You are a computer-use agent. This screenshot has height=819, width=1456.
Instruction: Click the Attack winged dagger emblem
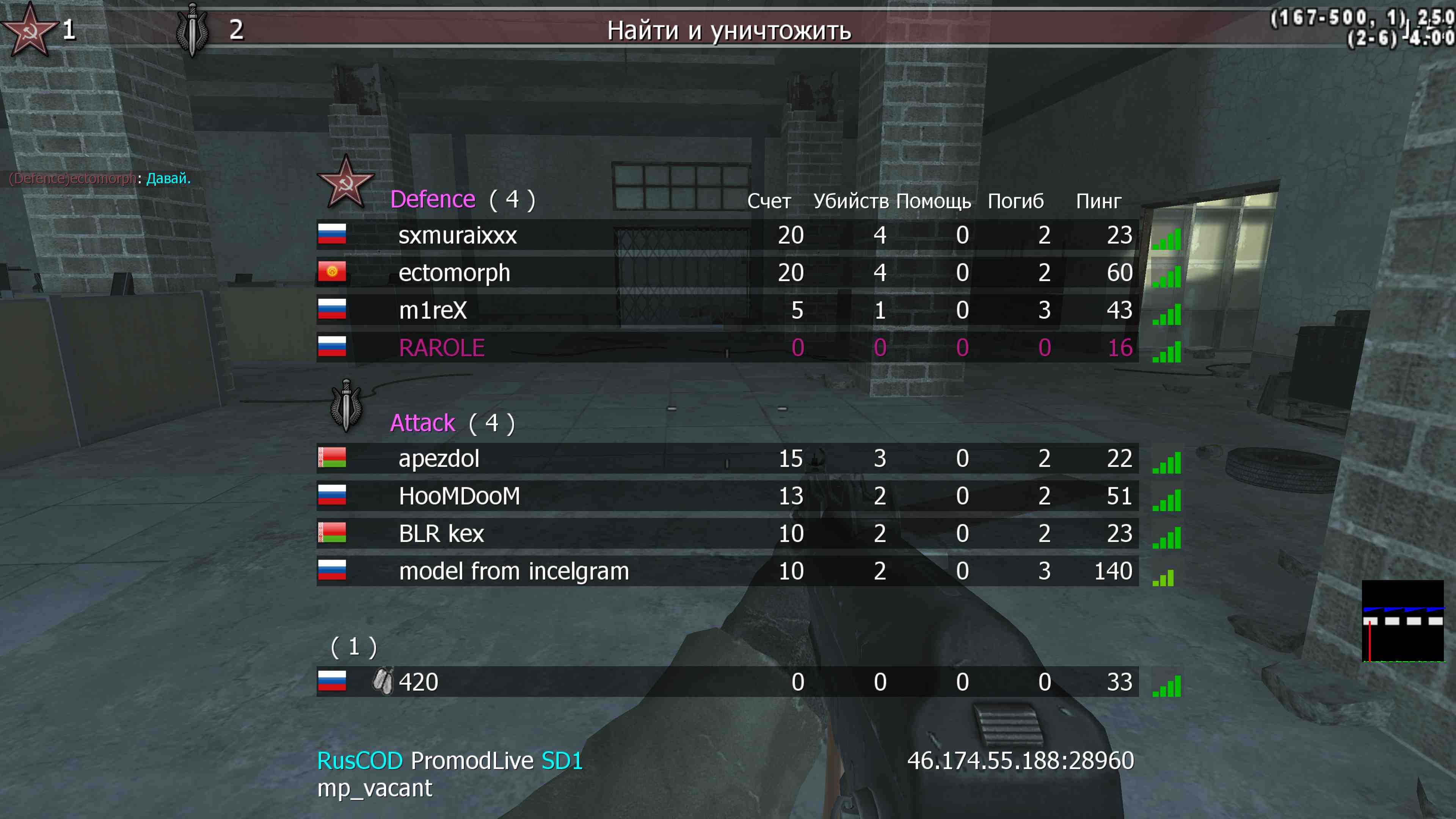click(346, 405)
